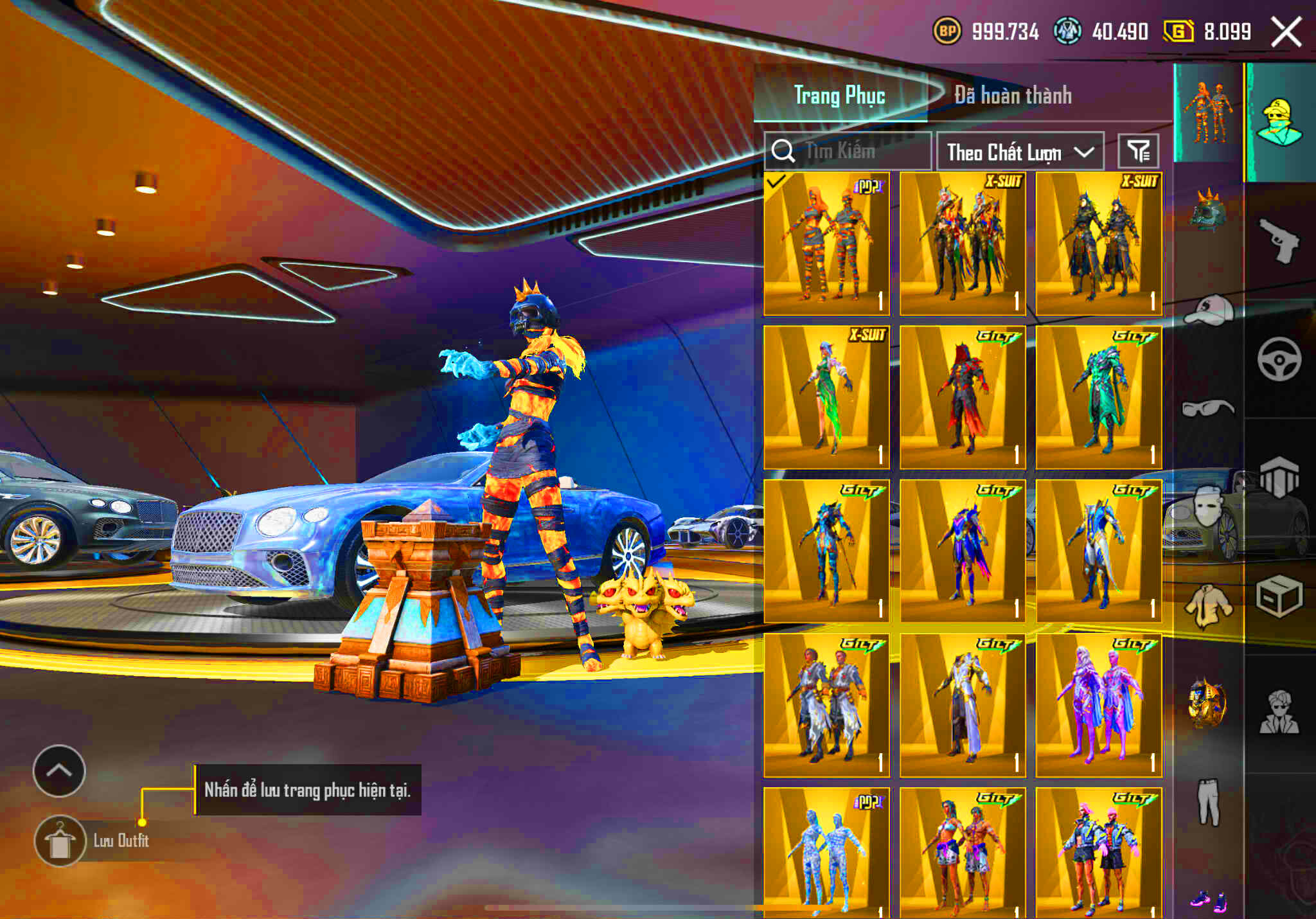Open the outfit filter options
This screenshot has height=919, width=1316.
pos(1138,152)
